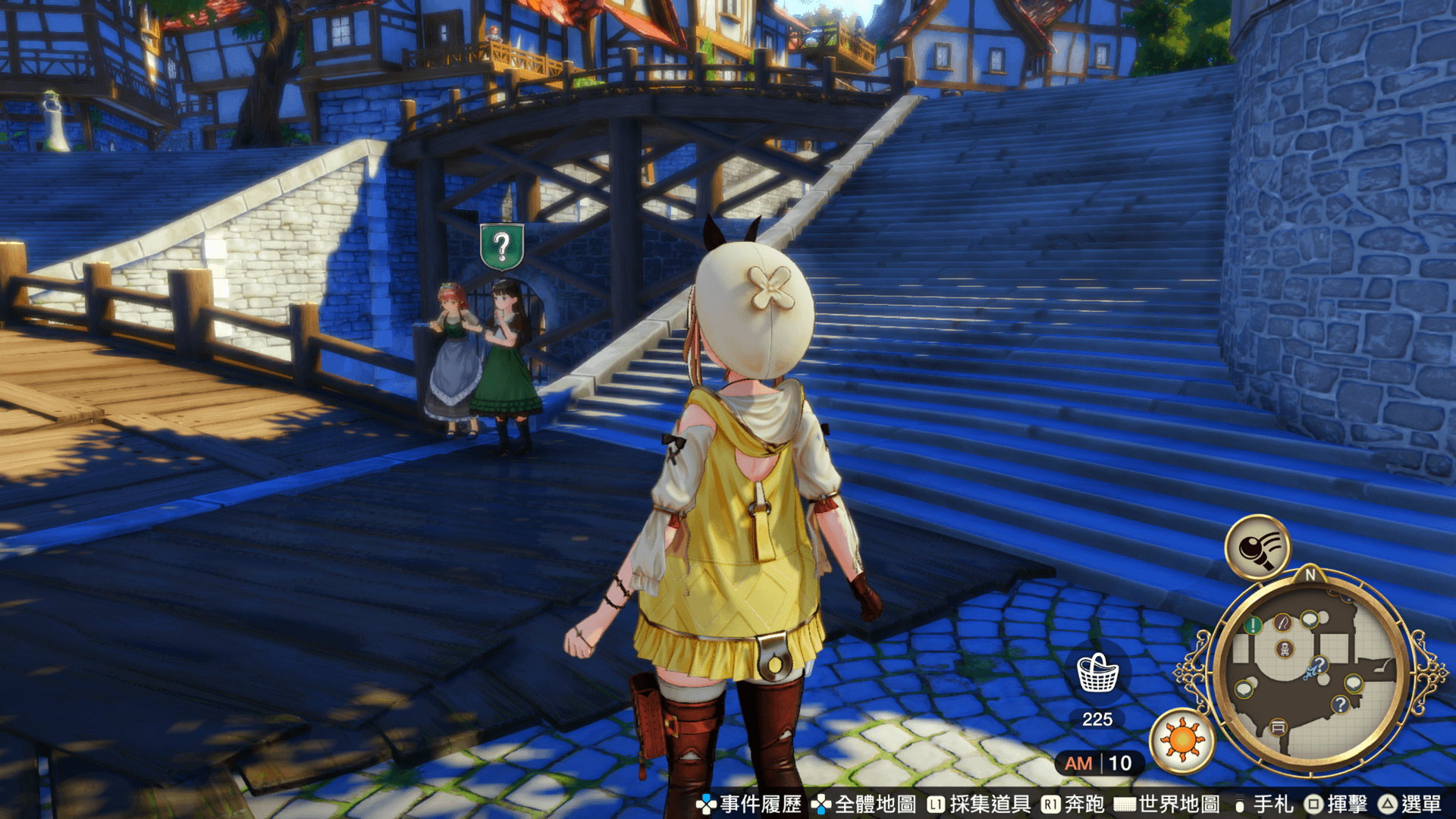Image resolution: width=1456 pixels, height=819 pixels.
Task: Click the green question mark event marker
Action: [x=501, y=246]
